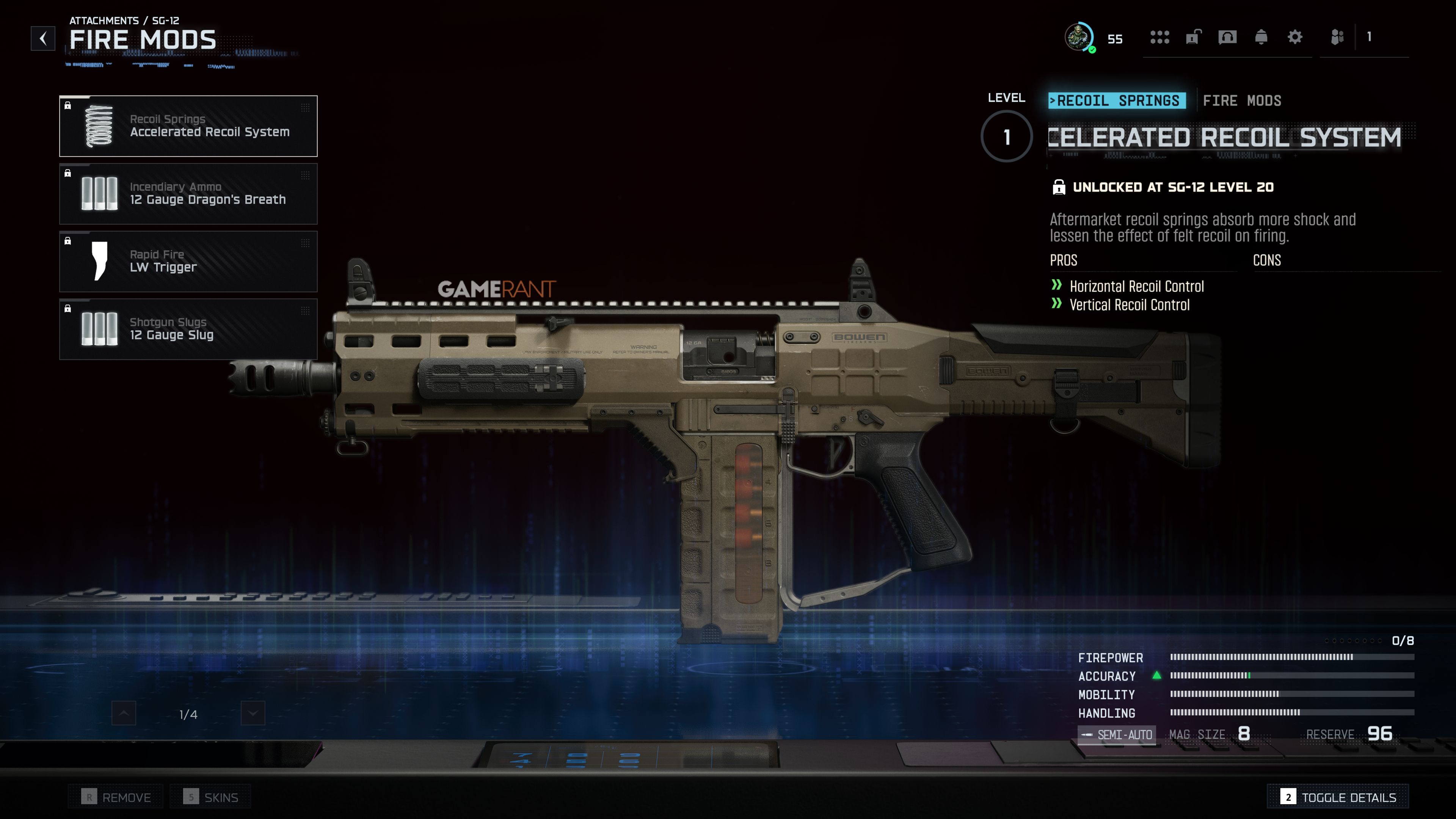Open the social notifications bell
This screenshot has height=819, width=1456.
[x=1261, y=38]
